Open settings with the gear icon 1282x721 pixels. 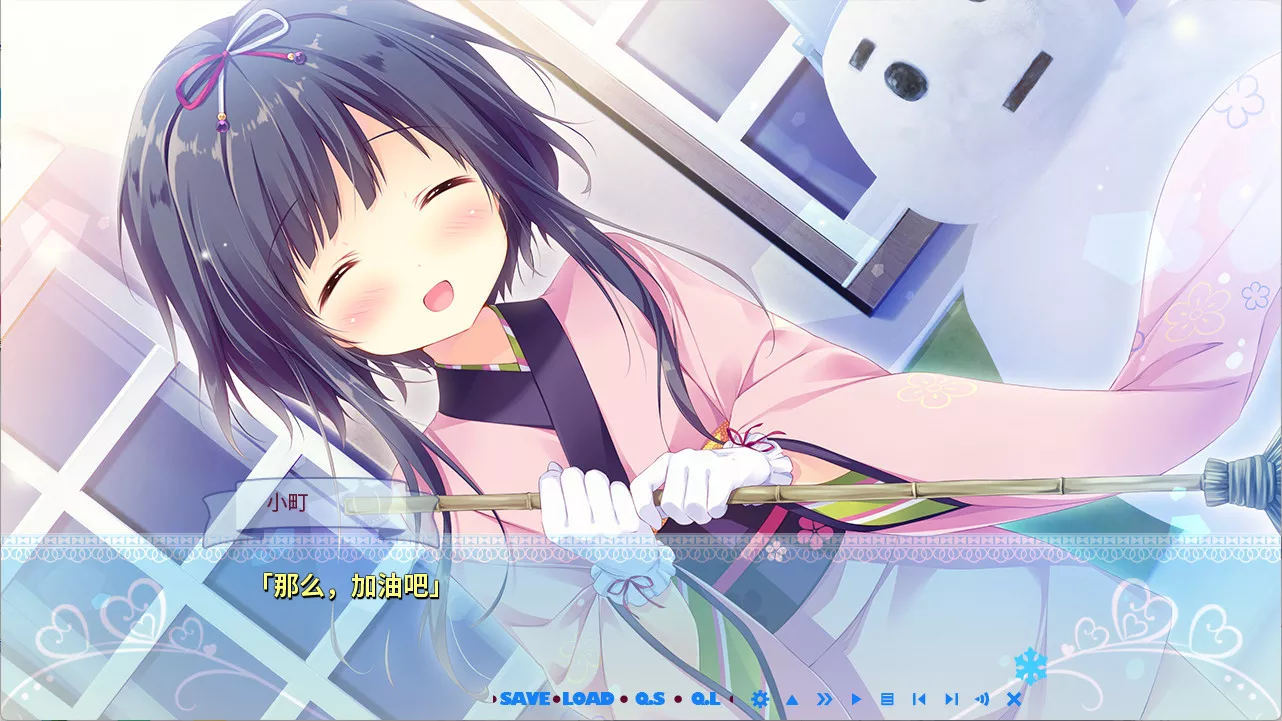point(760,699)
